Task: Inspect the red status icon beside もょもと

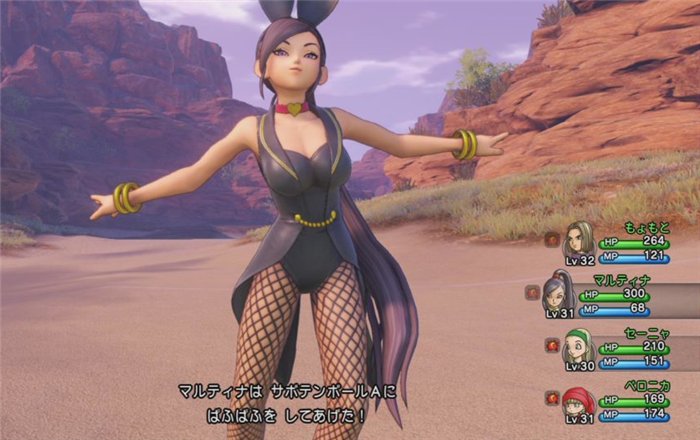Action: coord(551,239)
